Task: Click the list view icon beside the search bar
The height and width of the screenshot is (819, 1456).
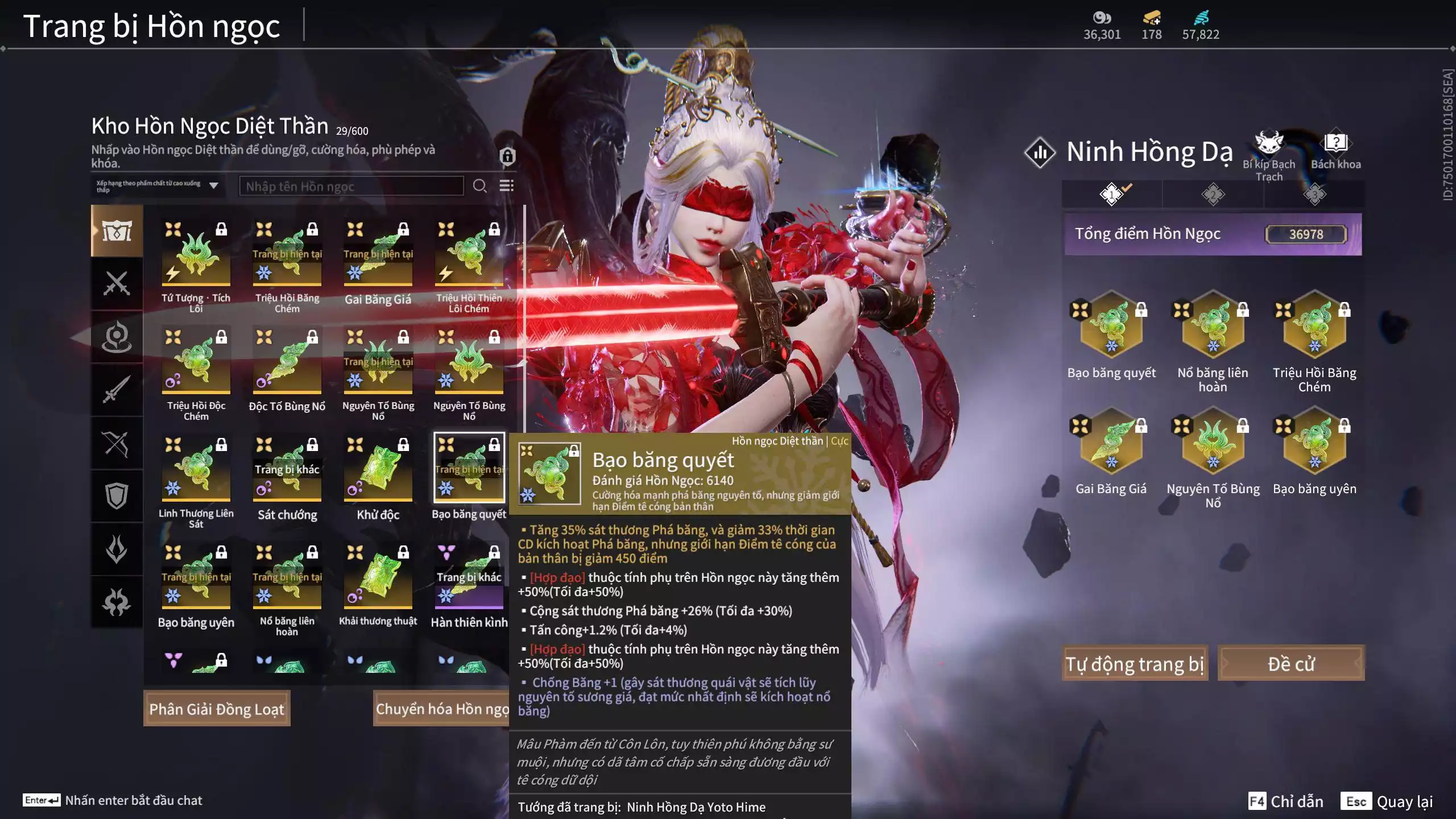Action: [507, 186]
